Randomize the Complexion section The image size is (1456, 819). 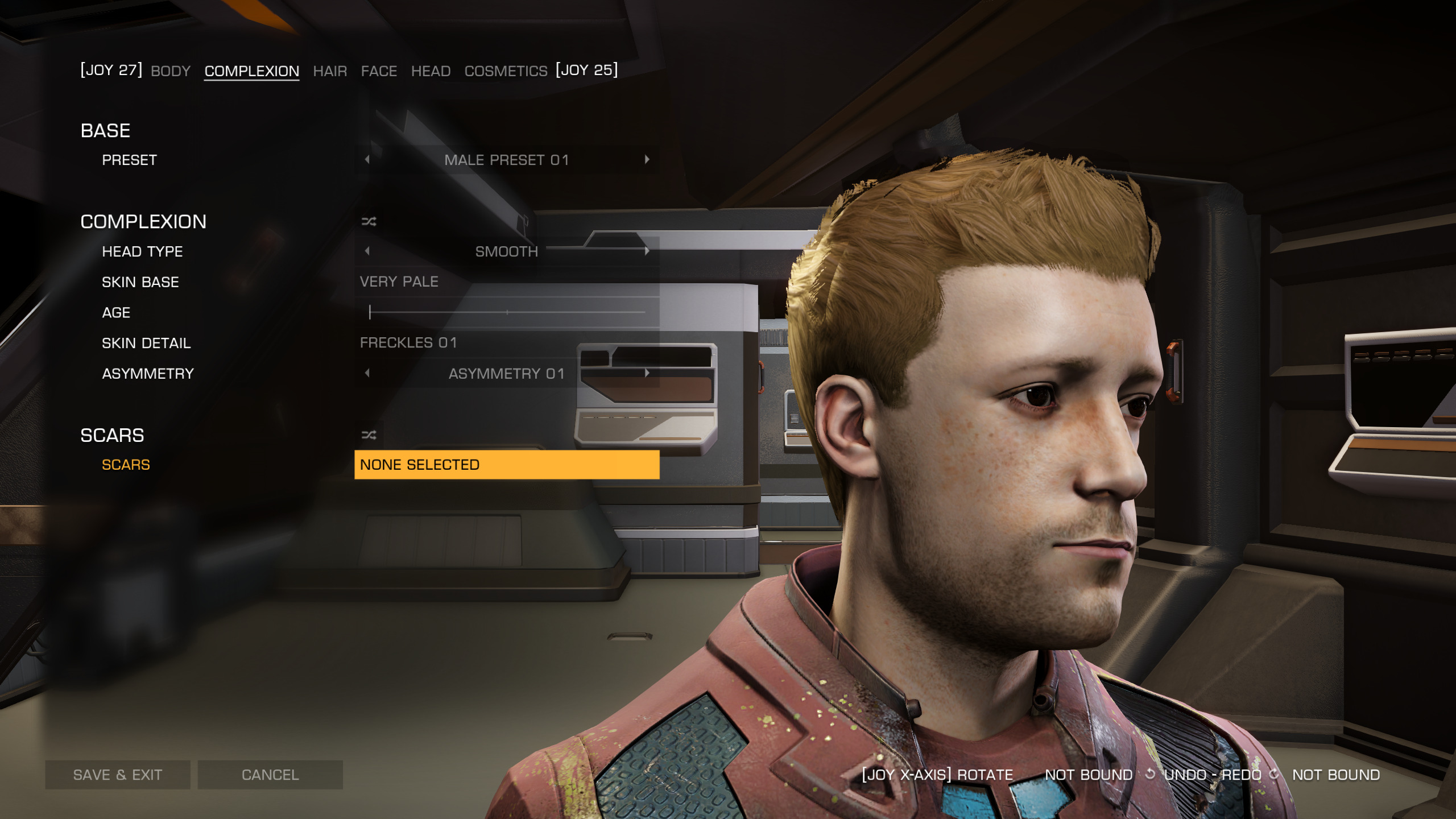[x=369, y=222]
